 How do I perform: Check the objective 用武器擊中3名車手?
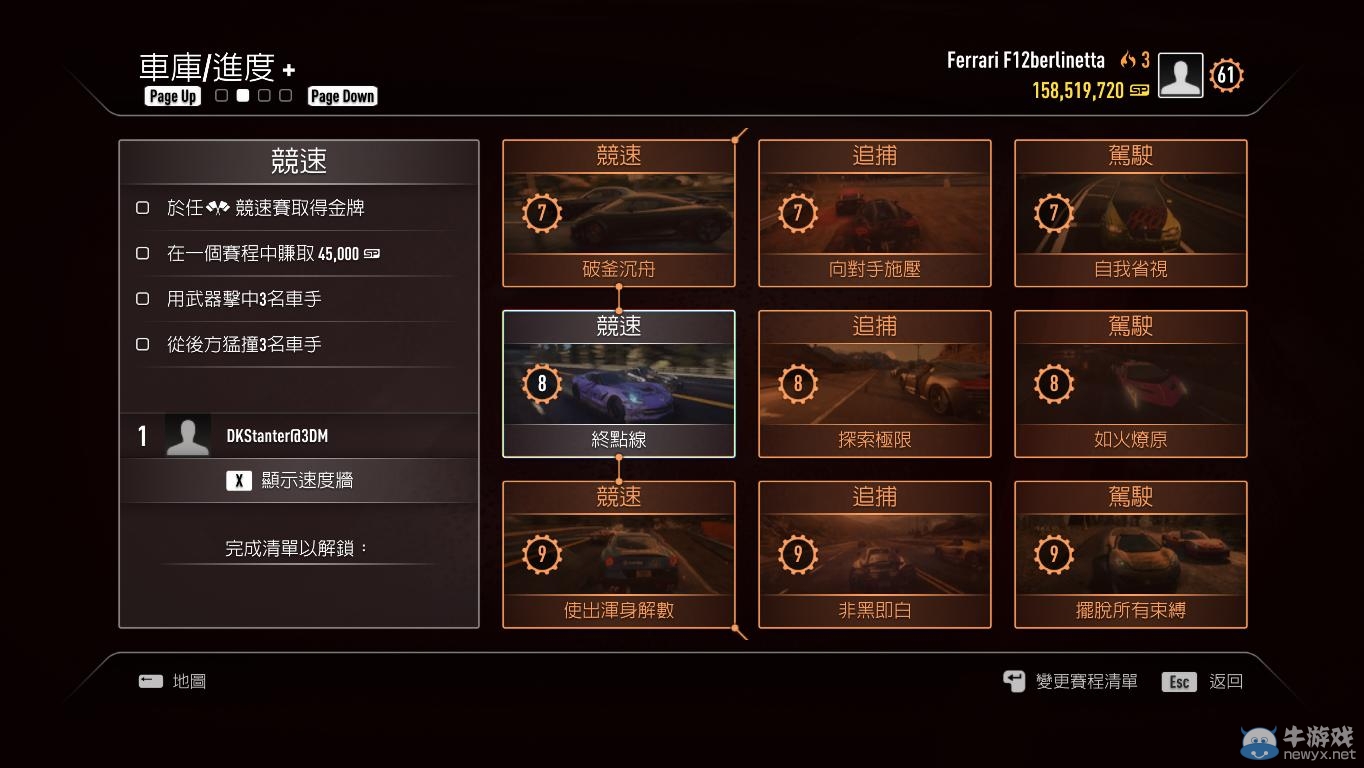pos(142,299)
